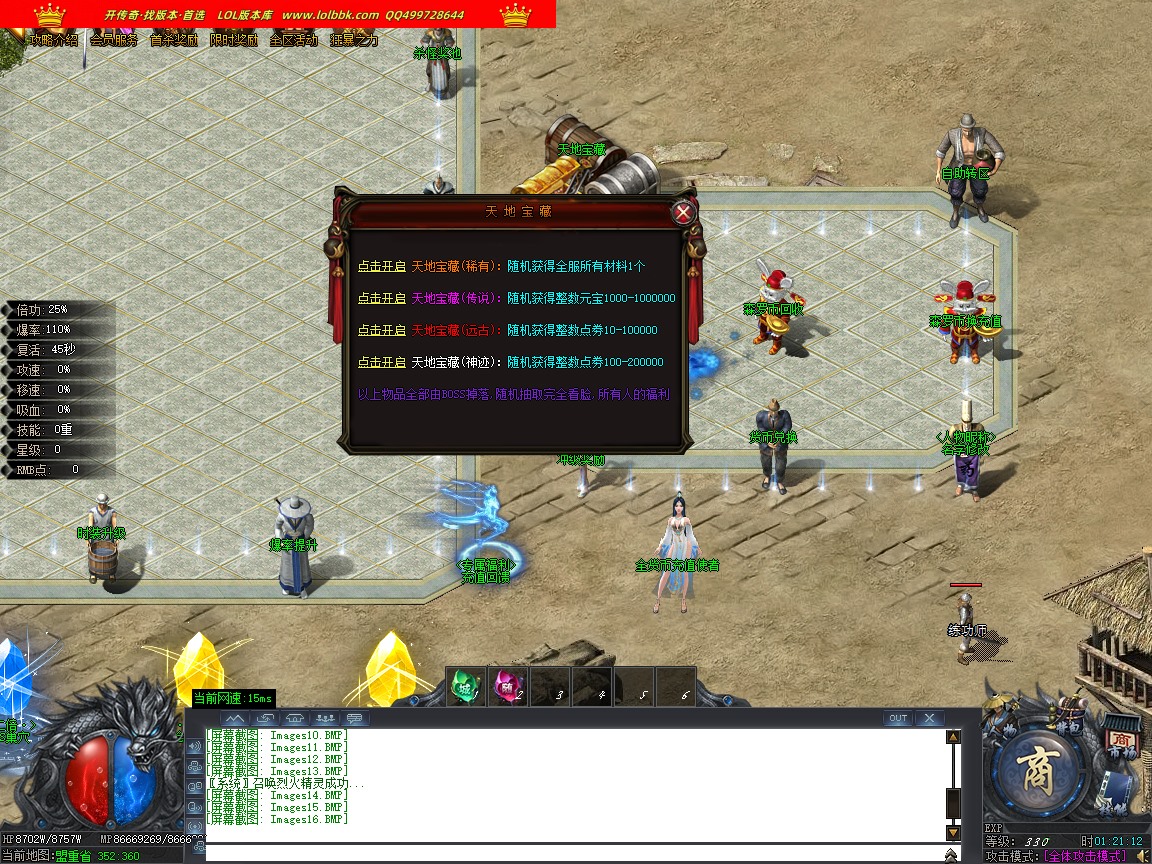The image size is (1152, 864).
Task: Close the 天地宝藏 dialog window
Action: coord(683,212)
